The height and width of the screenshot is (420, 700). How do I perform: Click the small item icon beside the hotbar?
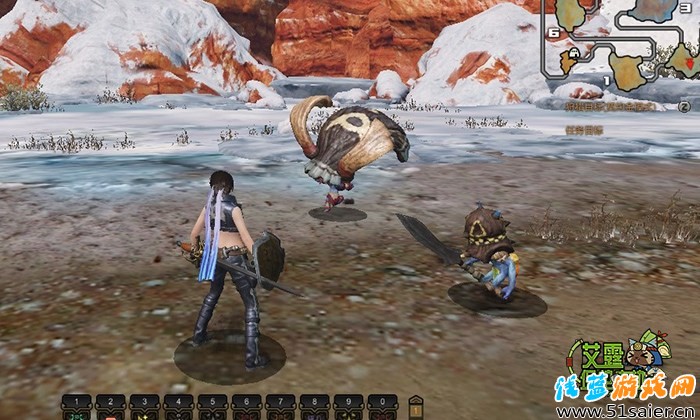pos(416,406)
